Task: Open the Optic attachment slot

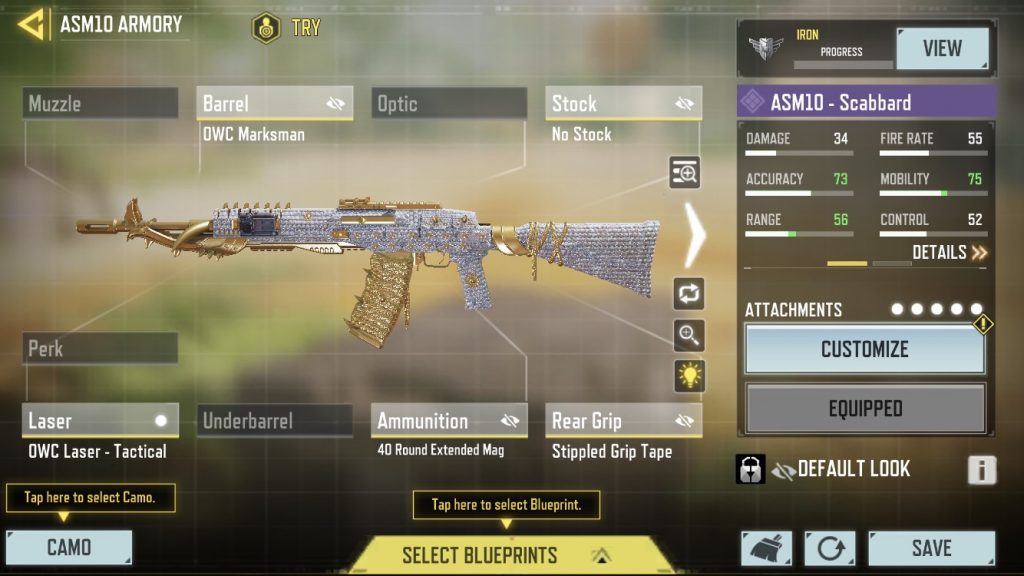Action: pos(449,103)
